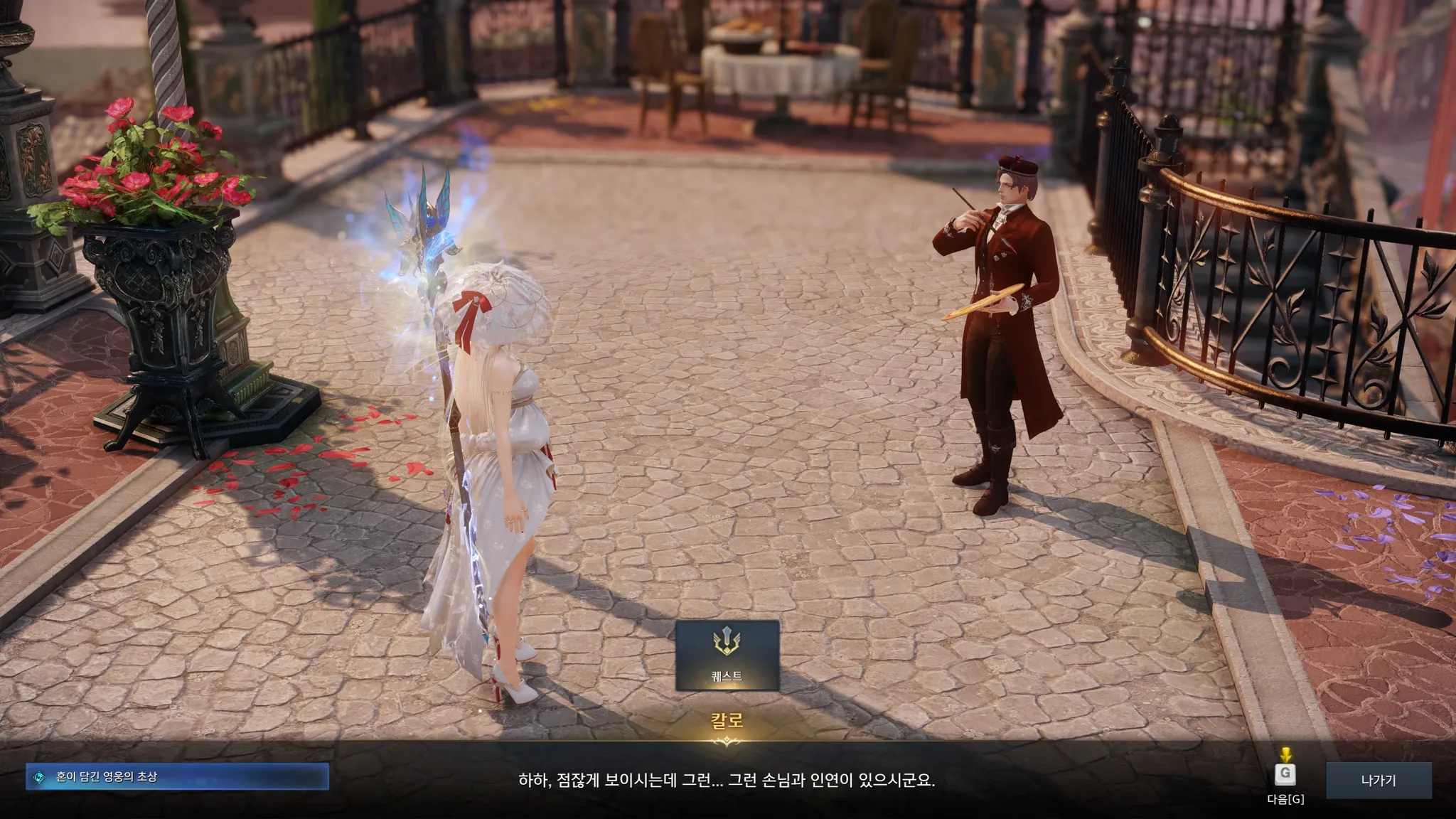Select the 혼이 담긴 영웅의 초상 quest entry

click(x=177, y=777)
